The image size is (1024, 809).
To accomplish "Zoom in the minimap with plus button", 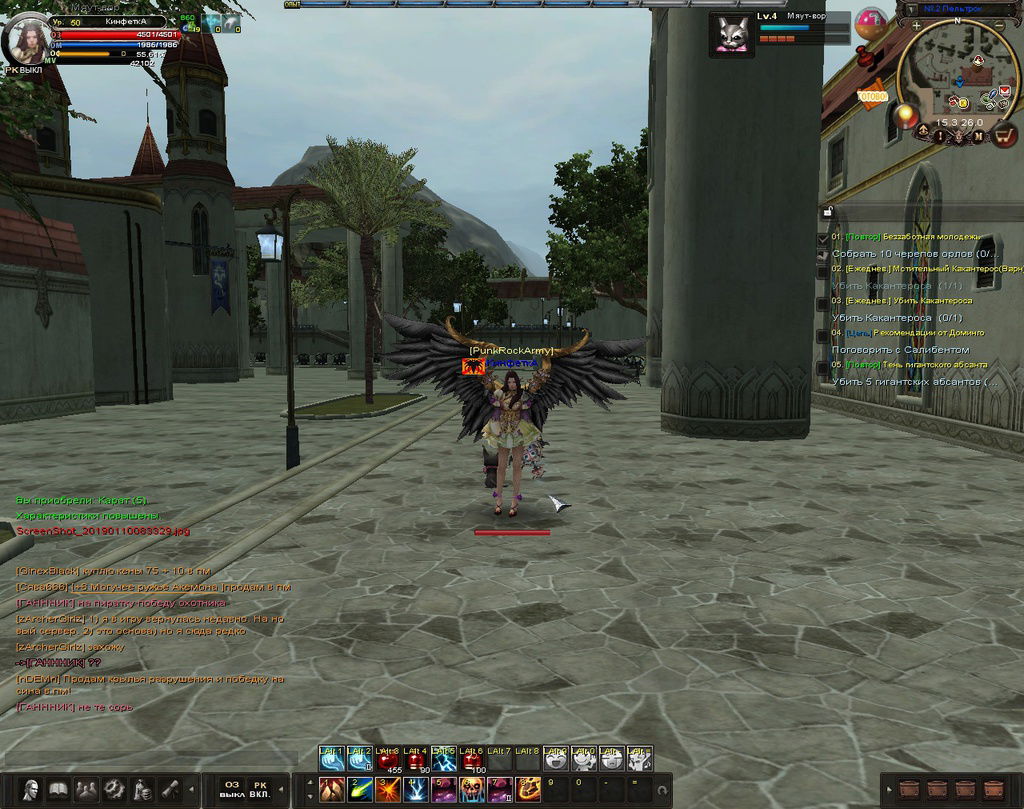I will 917,25.
